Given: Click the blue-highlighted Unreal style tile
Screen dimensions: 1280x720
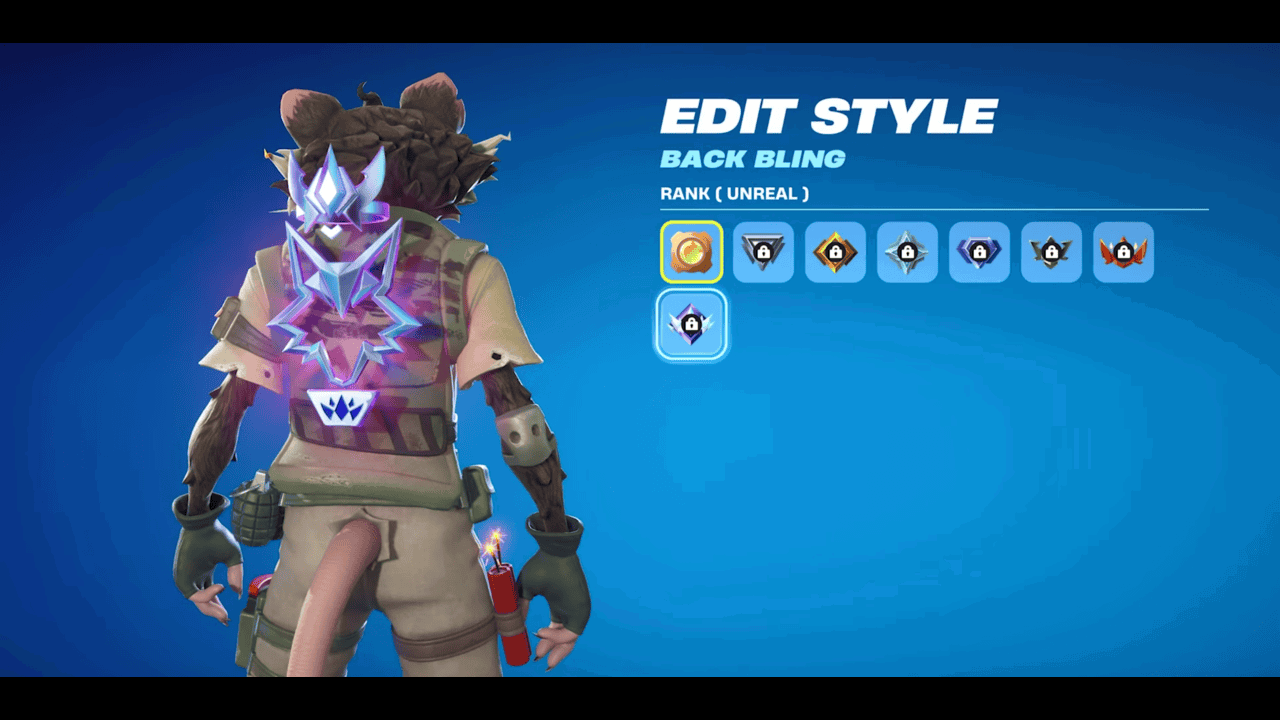Looking at the screenshot, I should (x=691, y=325).
